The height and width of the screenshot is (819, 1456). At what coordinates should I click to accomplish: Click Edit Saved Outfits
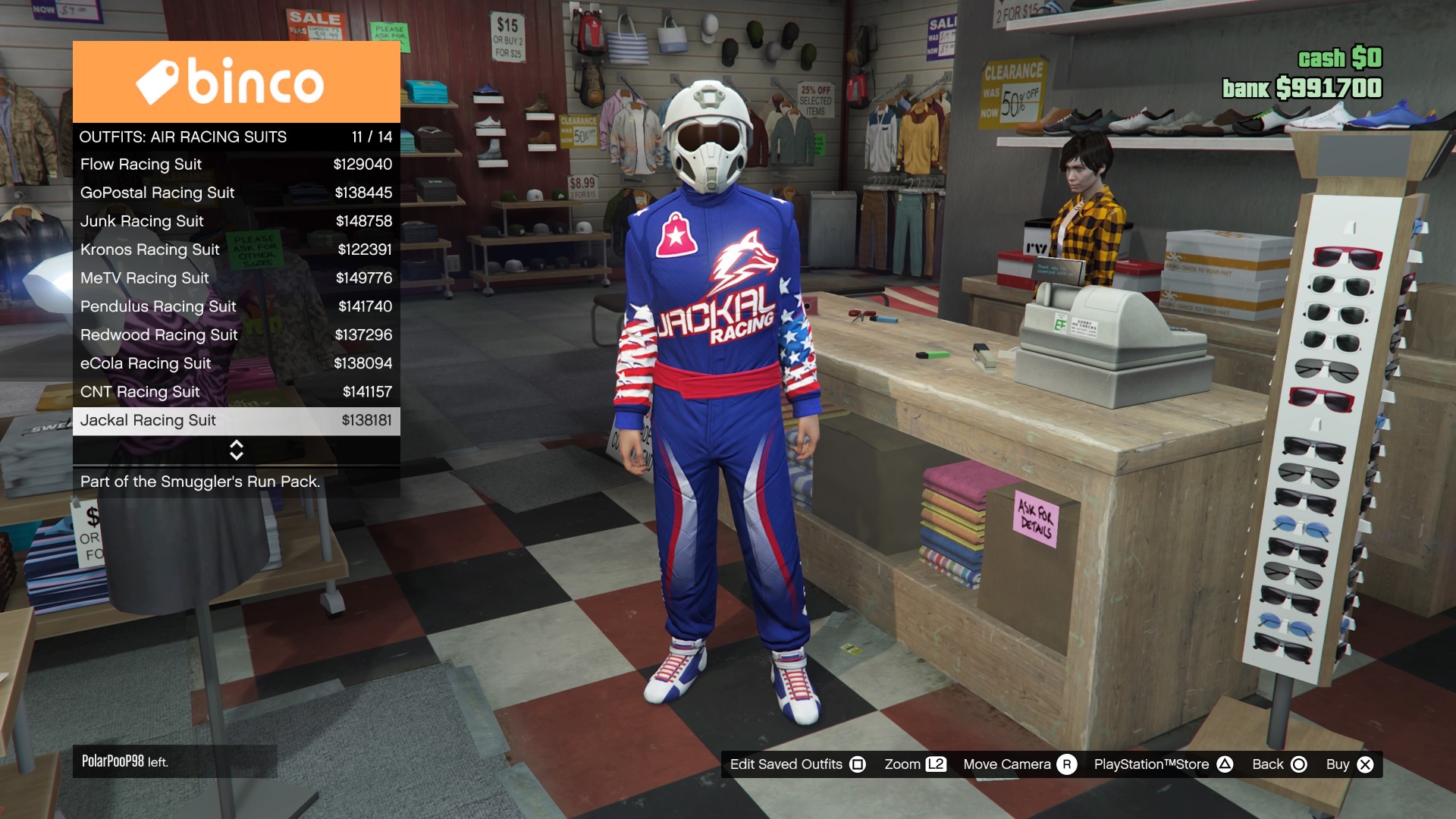786,764
